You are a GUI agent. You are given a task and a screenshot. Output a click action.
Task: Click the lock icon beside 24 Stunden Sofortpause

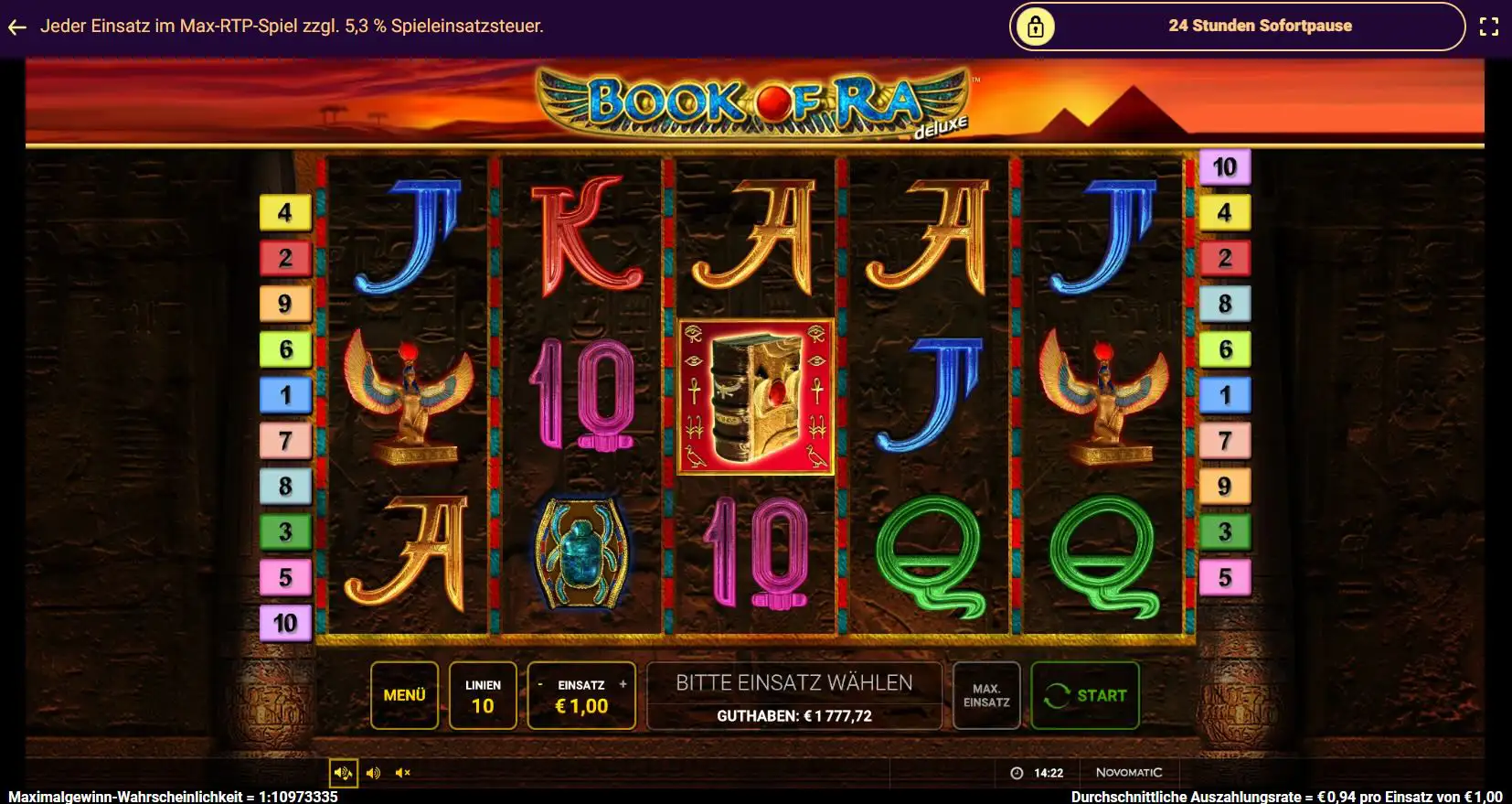coord(1036,26)
